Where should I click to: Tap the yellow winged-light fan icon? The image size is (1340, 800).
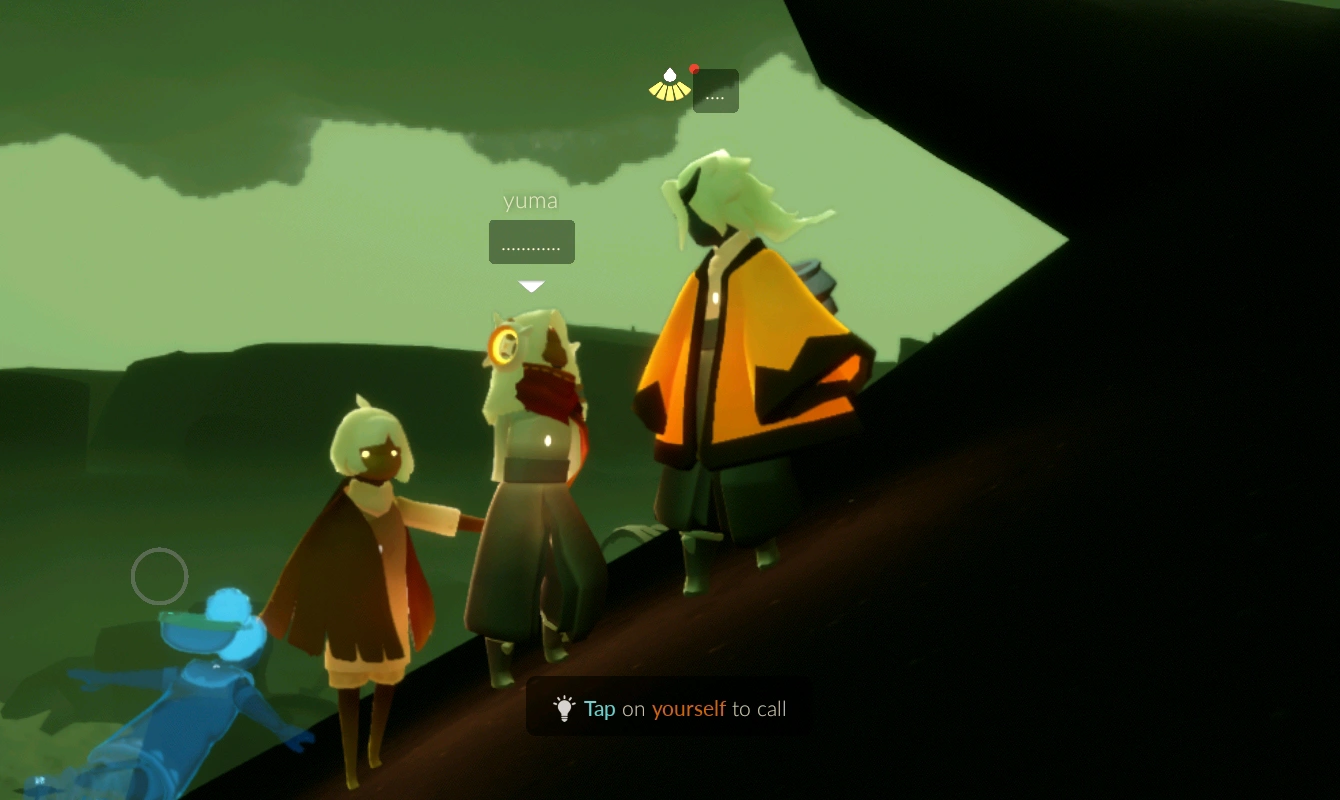tap(669, 86)
